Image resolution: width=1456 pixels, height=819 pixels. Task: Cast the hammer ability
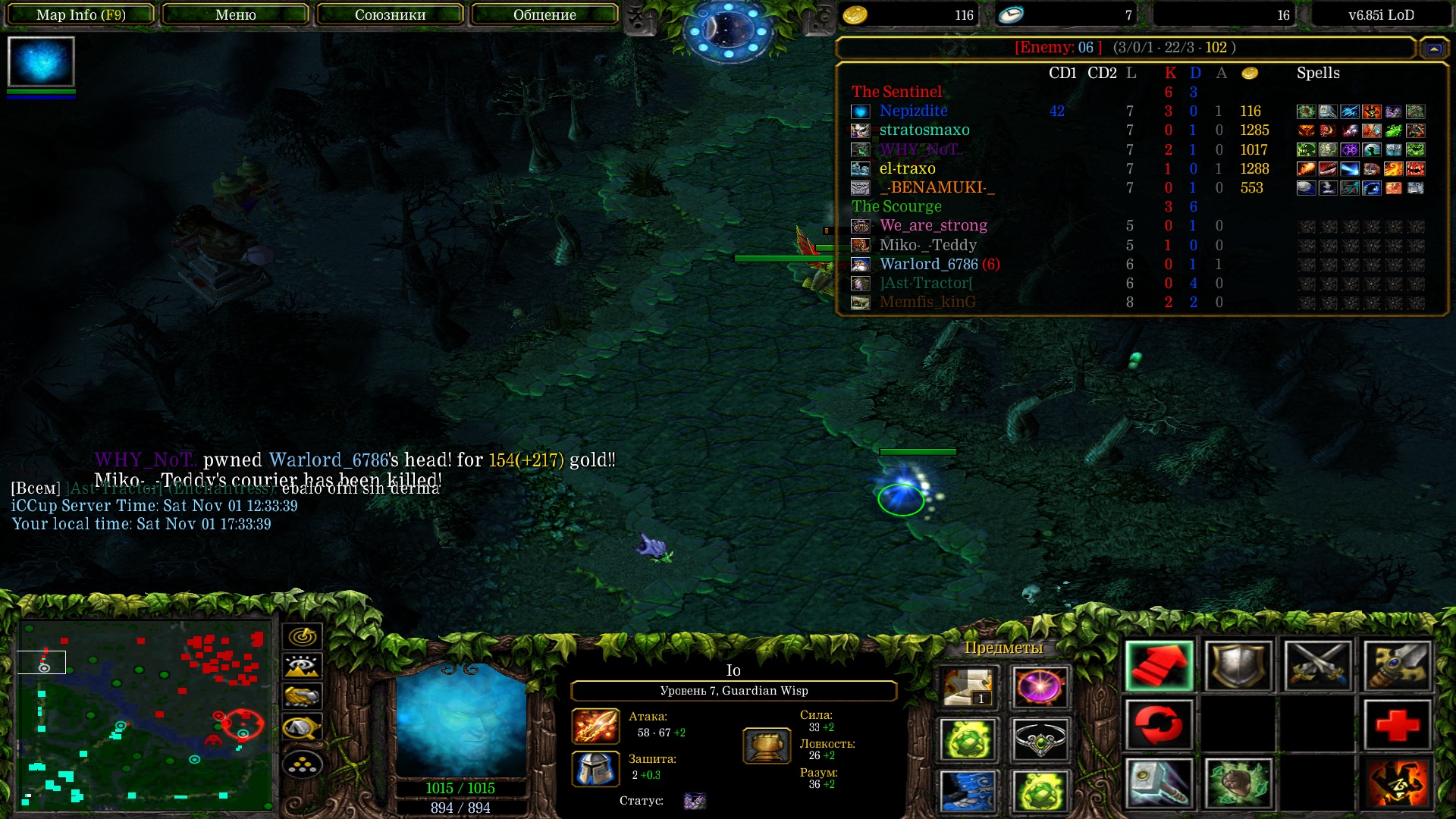point(1159,783)
